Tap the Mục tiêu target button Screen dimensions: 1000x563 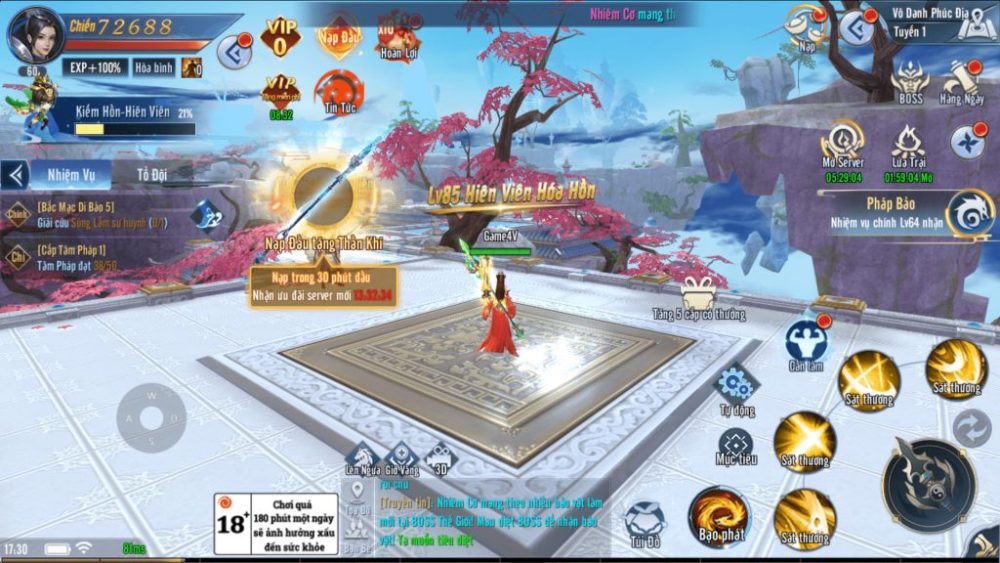pyautogui.click(x=737, y=445)
